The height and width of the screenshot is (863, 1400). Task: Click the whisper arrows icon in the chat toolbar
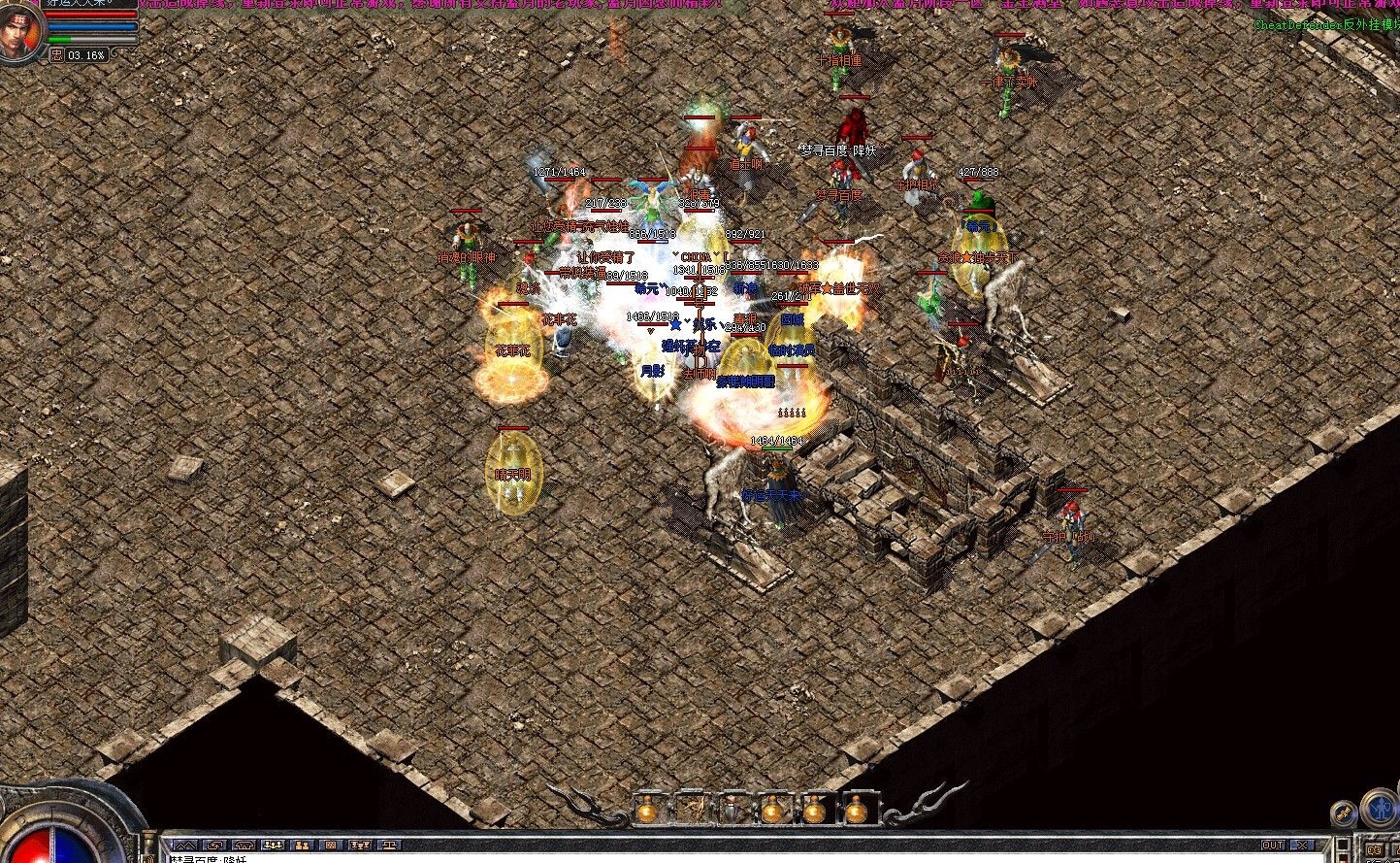215,846
